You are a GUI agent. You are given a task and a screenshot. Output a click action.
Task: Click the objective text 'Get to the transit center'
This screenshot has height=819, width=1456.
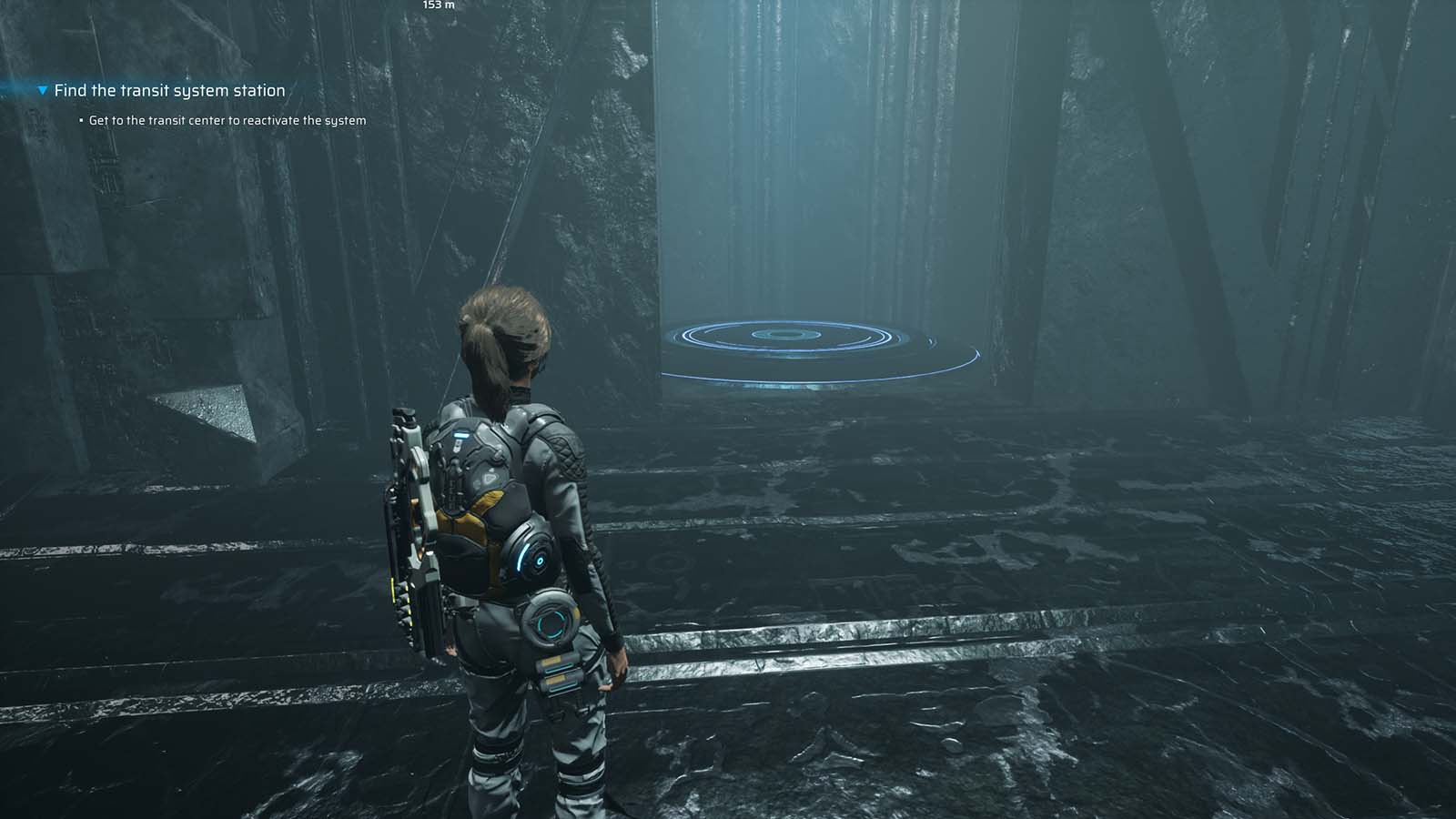point(226,119)
